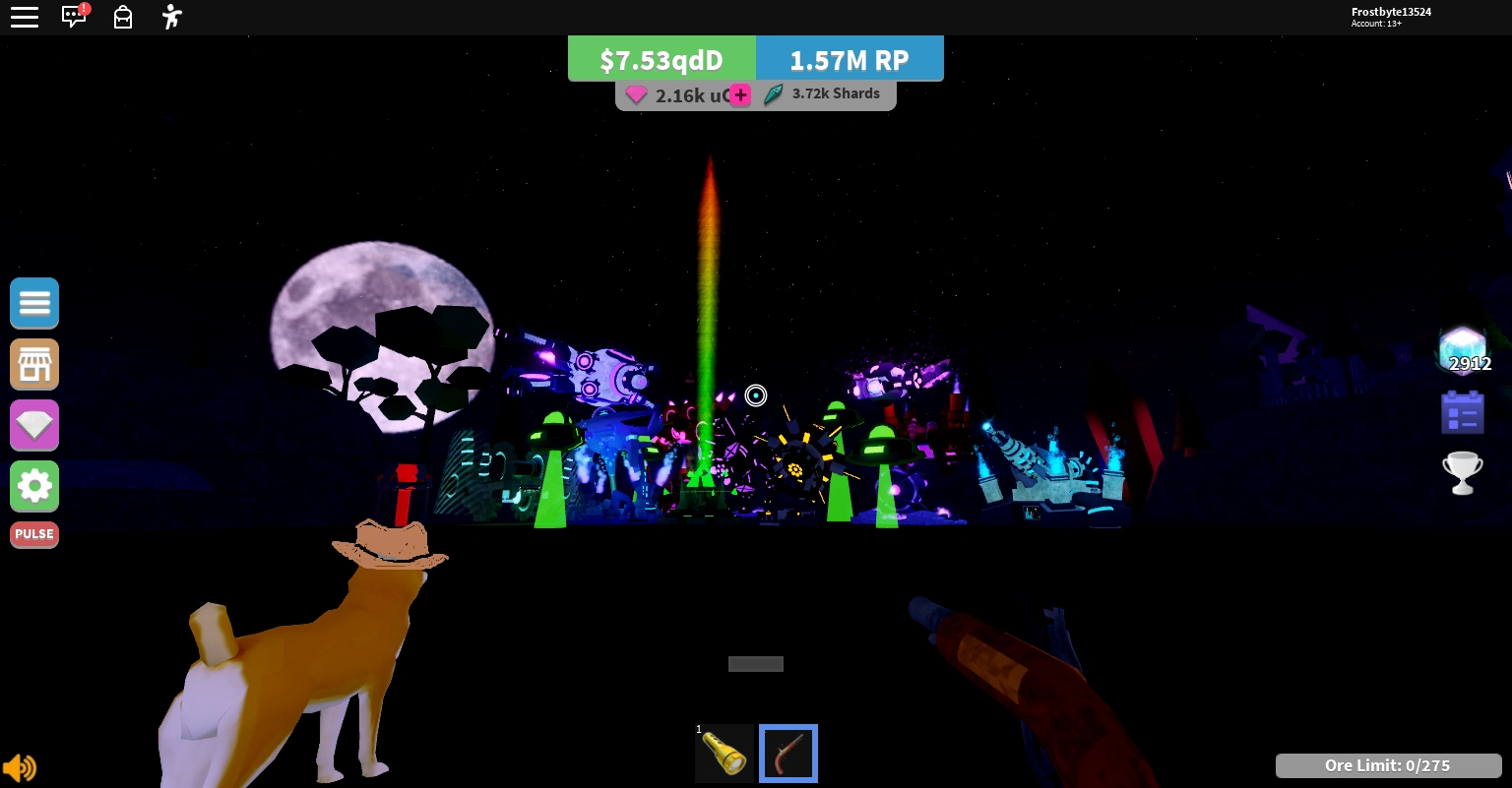Select the $7.53qdD money display
Image resolution: width=1512 pixels, height=788 pixels.
pyautogui.click(x=661, y=59)
